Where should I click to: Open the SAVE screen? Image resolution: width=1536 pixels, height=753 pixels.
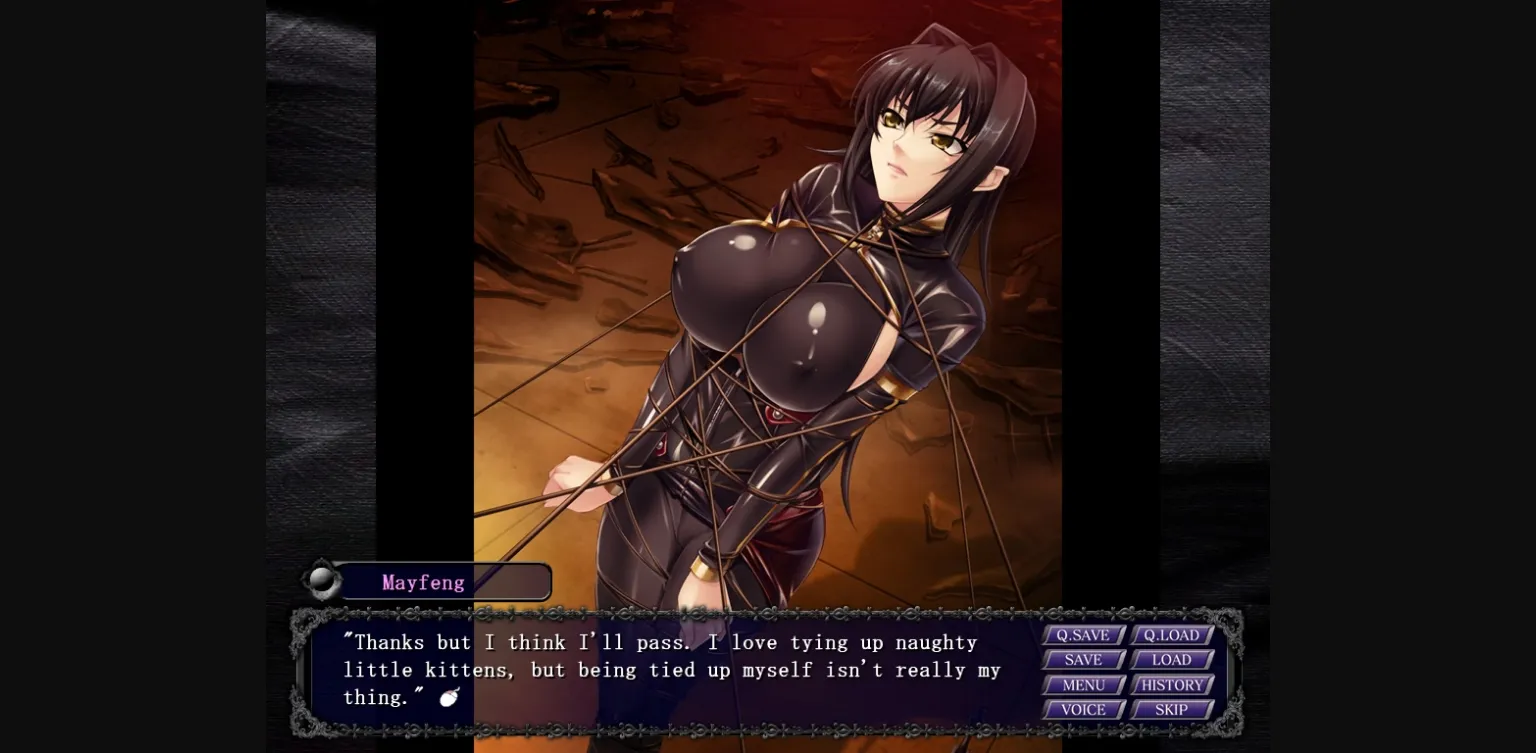tap(1083, 660)
